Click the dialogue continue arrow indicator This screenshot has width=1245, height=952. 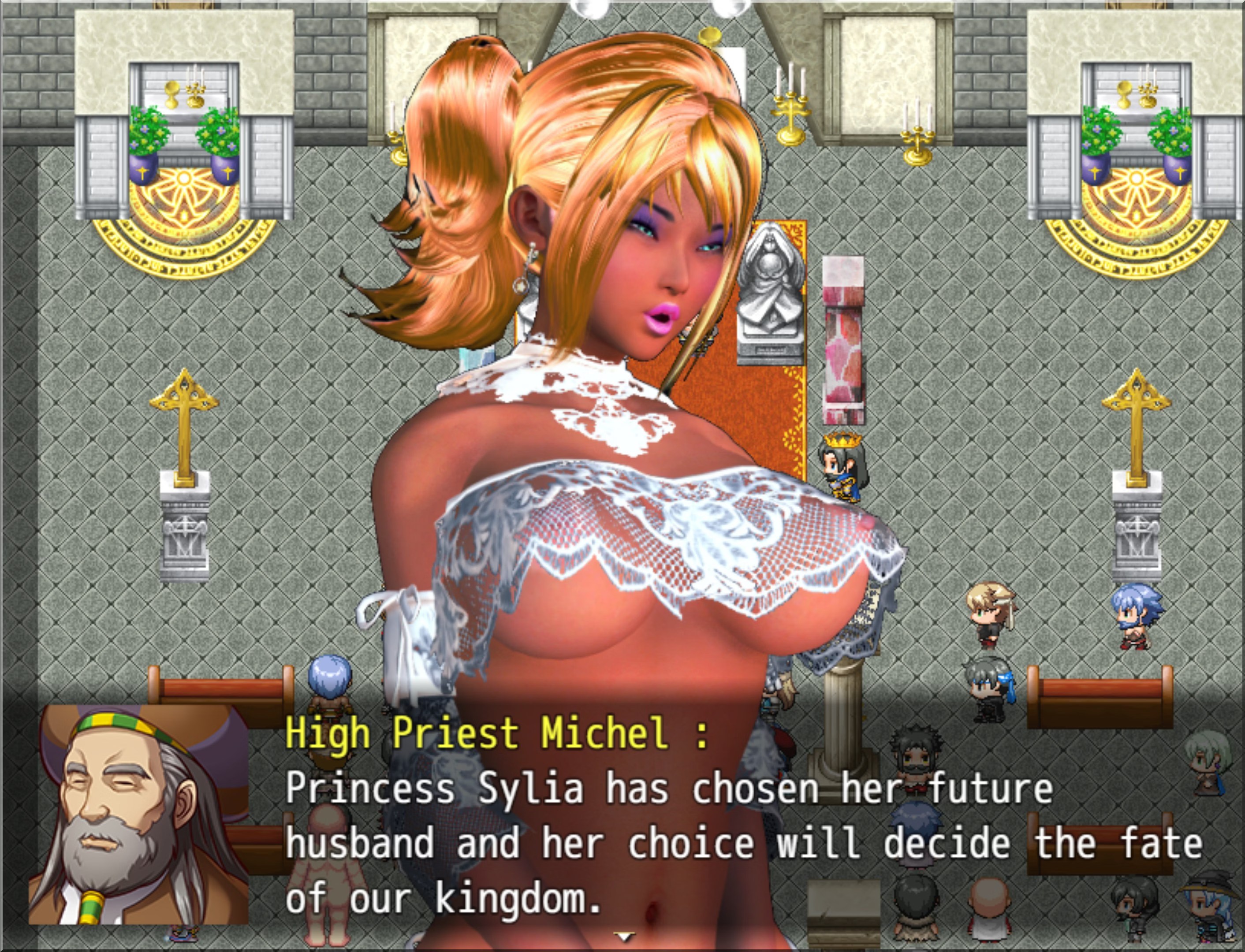[623, 936]
